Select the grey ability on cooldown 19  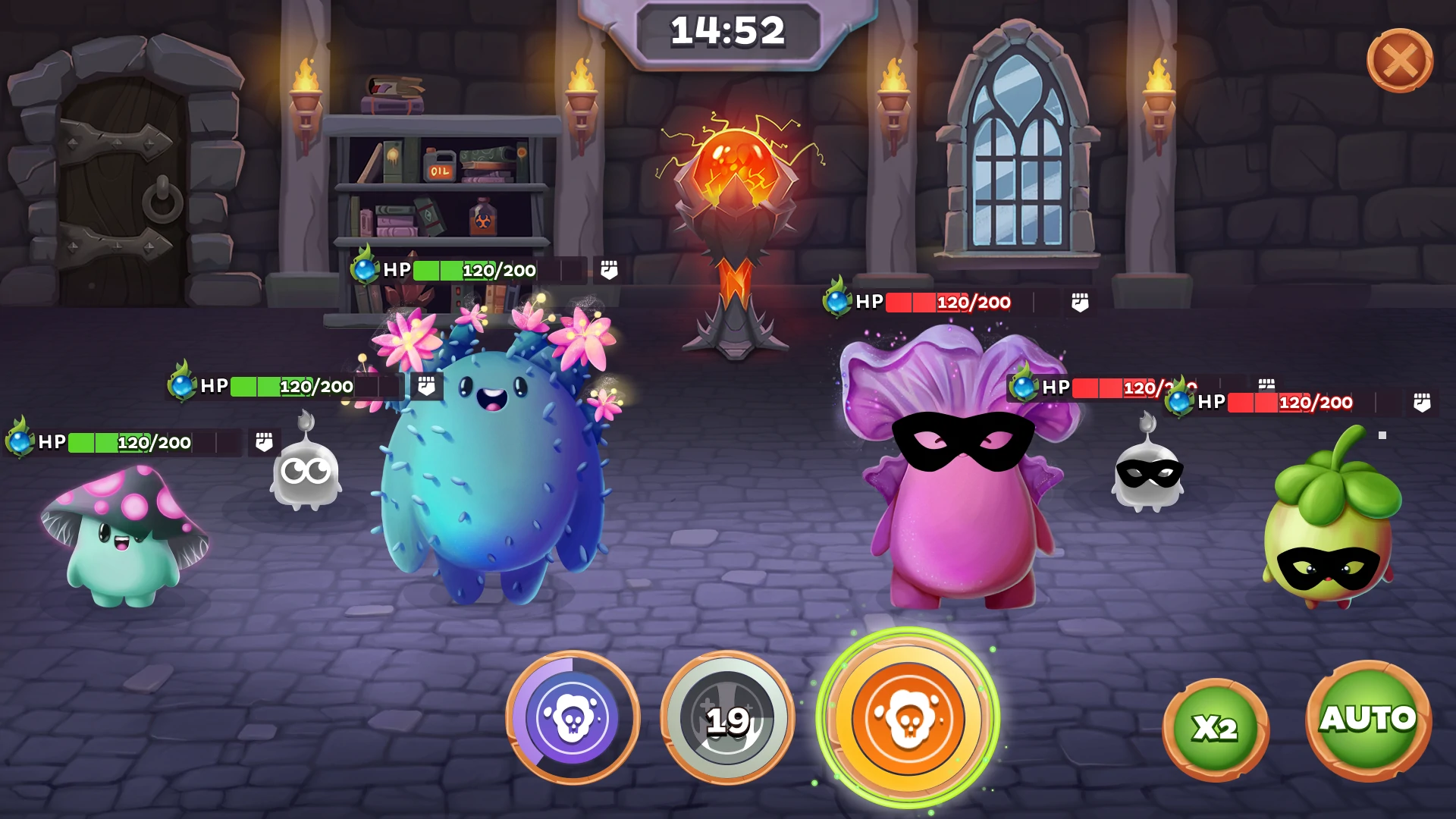point(727,718)
